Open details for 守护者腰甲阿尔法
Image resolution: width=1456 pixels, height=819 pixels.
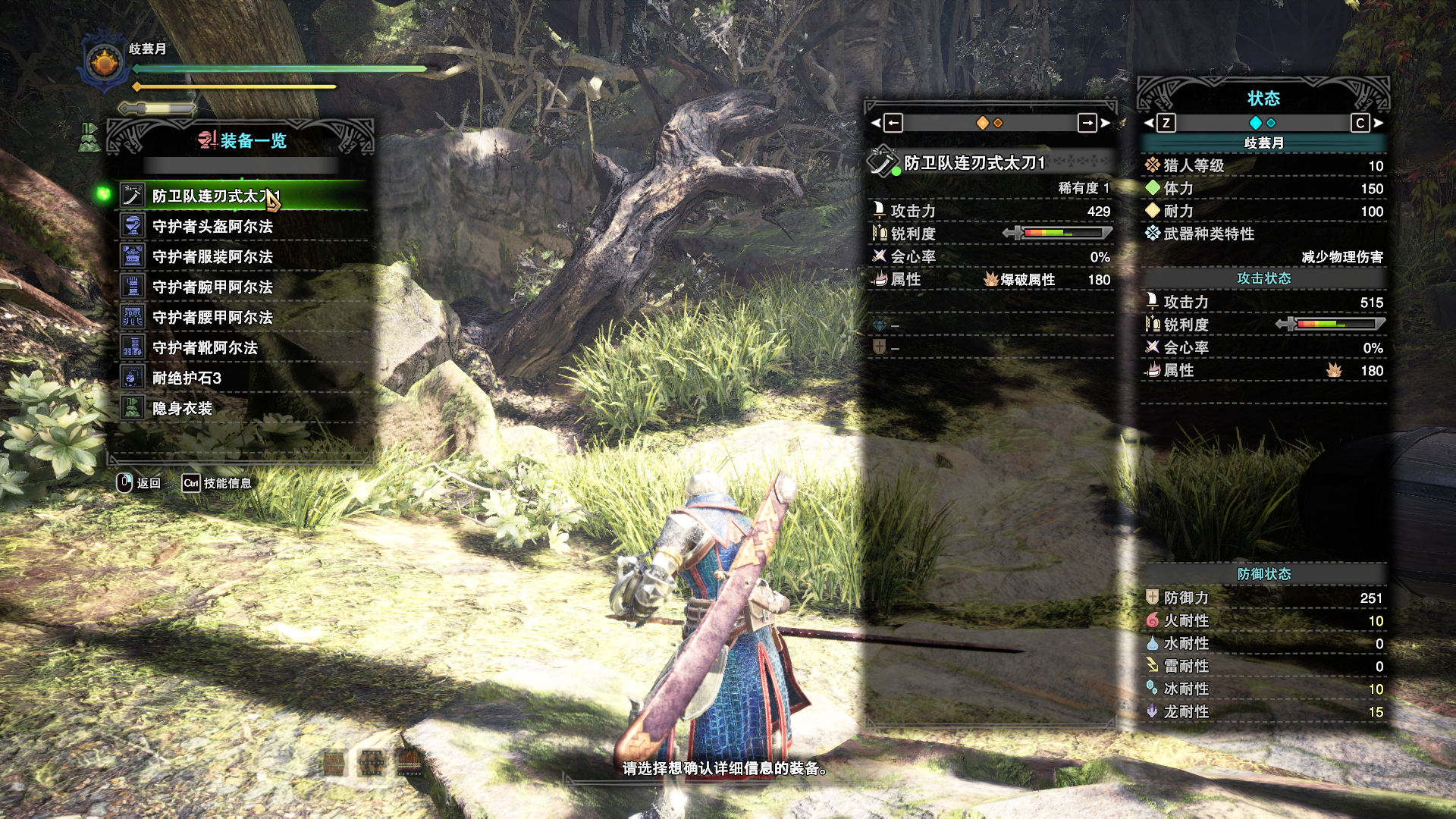(212, 318)
